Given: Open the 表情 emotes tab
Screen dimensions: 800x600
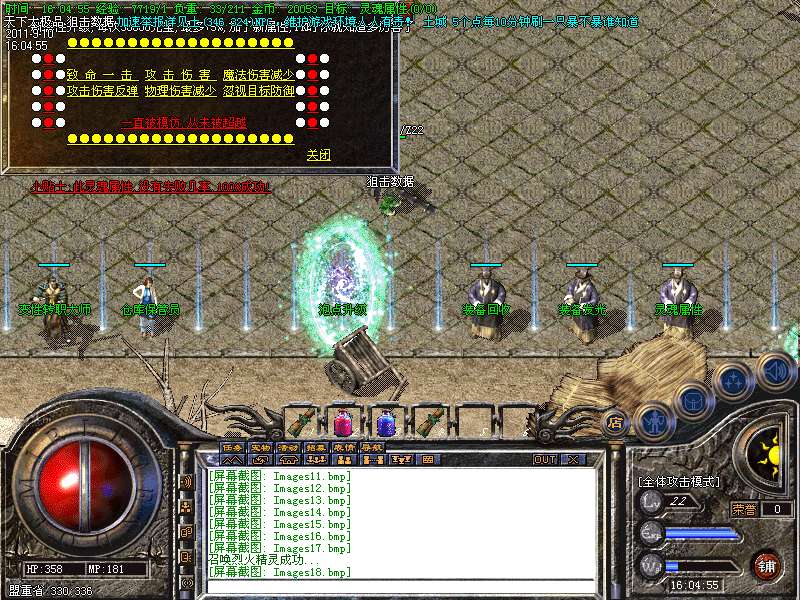Looking at the screenshot, I should (344, 447).
